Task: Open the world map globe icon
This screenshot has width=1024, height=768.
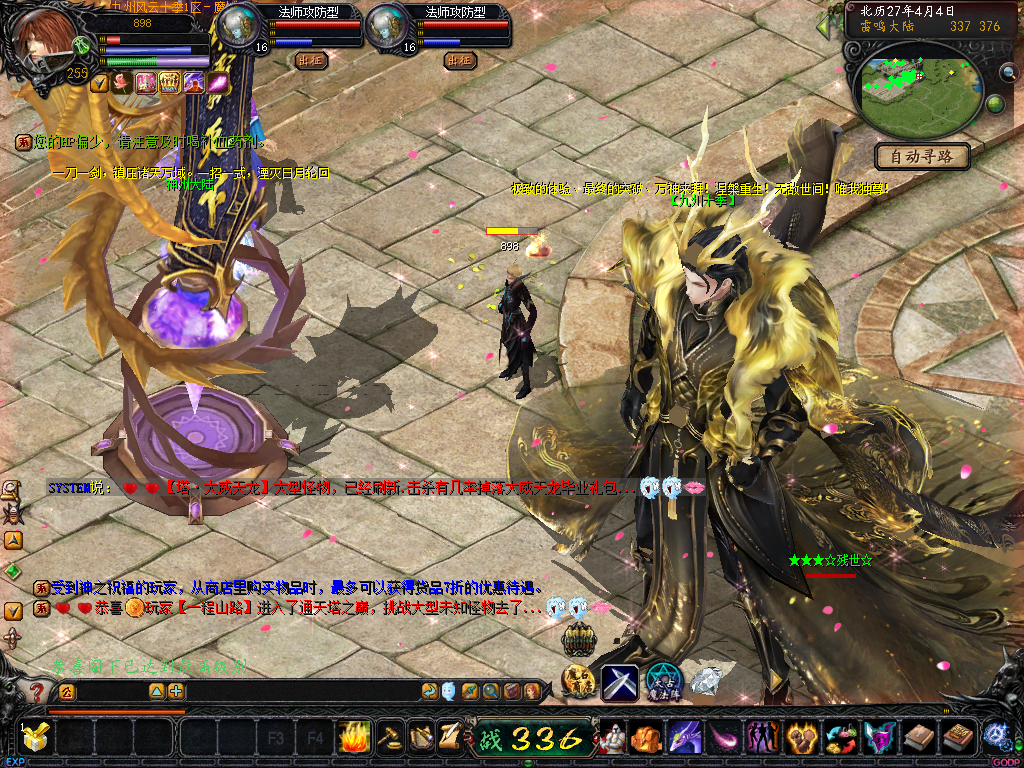Action: (996, 104)
